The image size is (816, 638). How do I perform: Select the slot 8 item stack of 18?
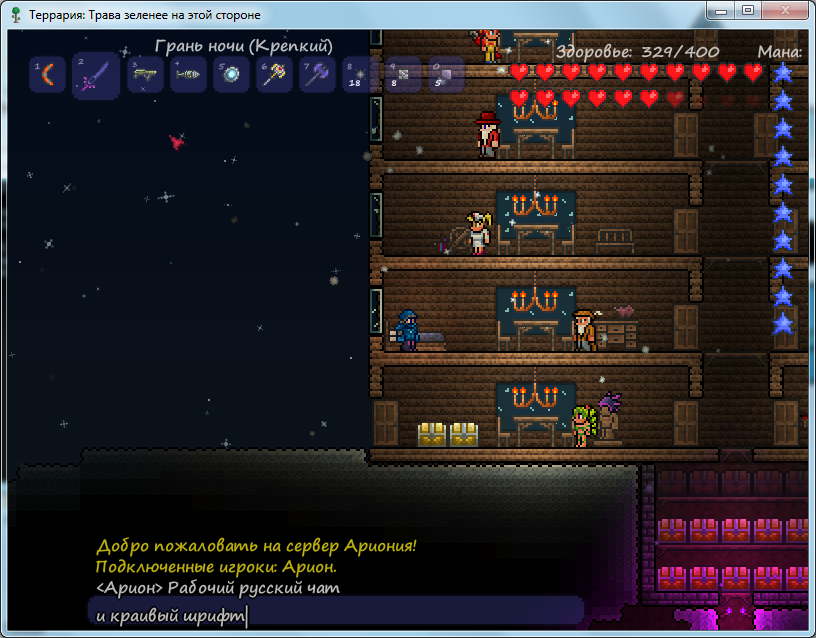click(x=360, y=75)
